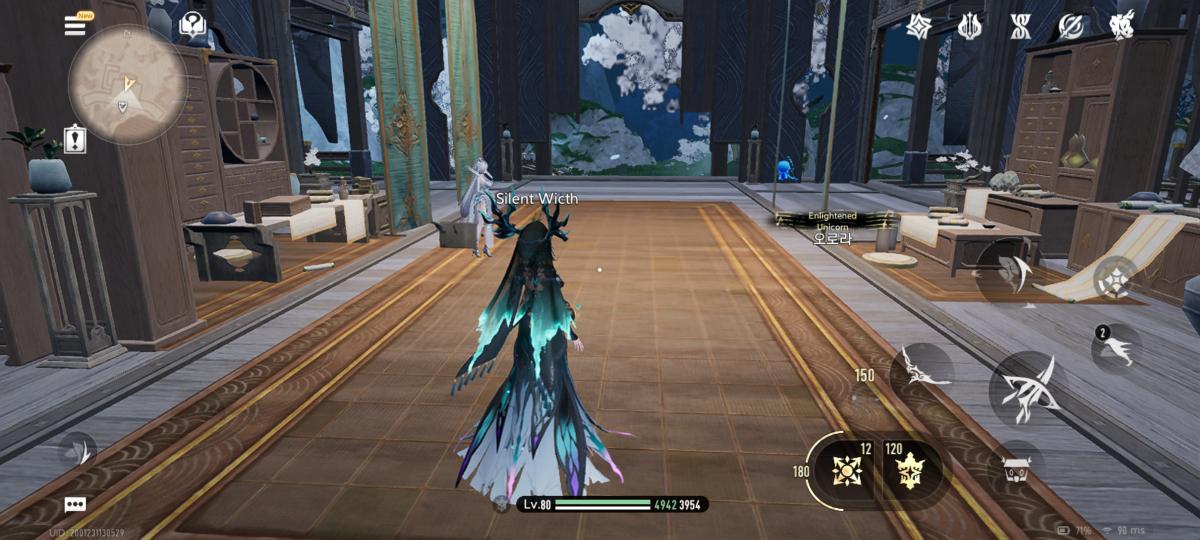The height and width of the screenshot is (540, 1200).
Task: Open the hamburger menu marked New
Action: tap(76, 25)
